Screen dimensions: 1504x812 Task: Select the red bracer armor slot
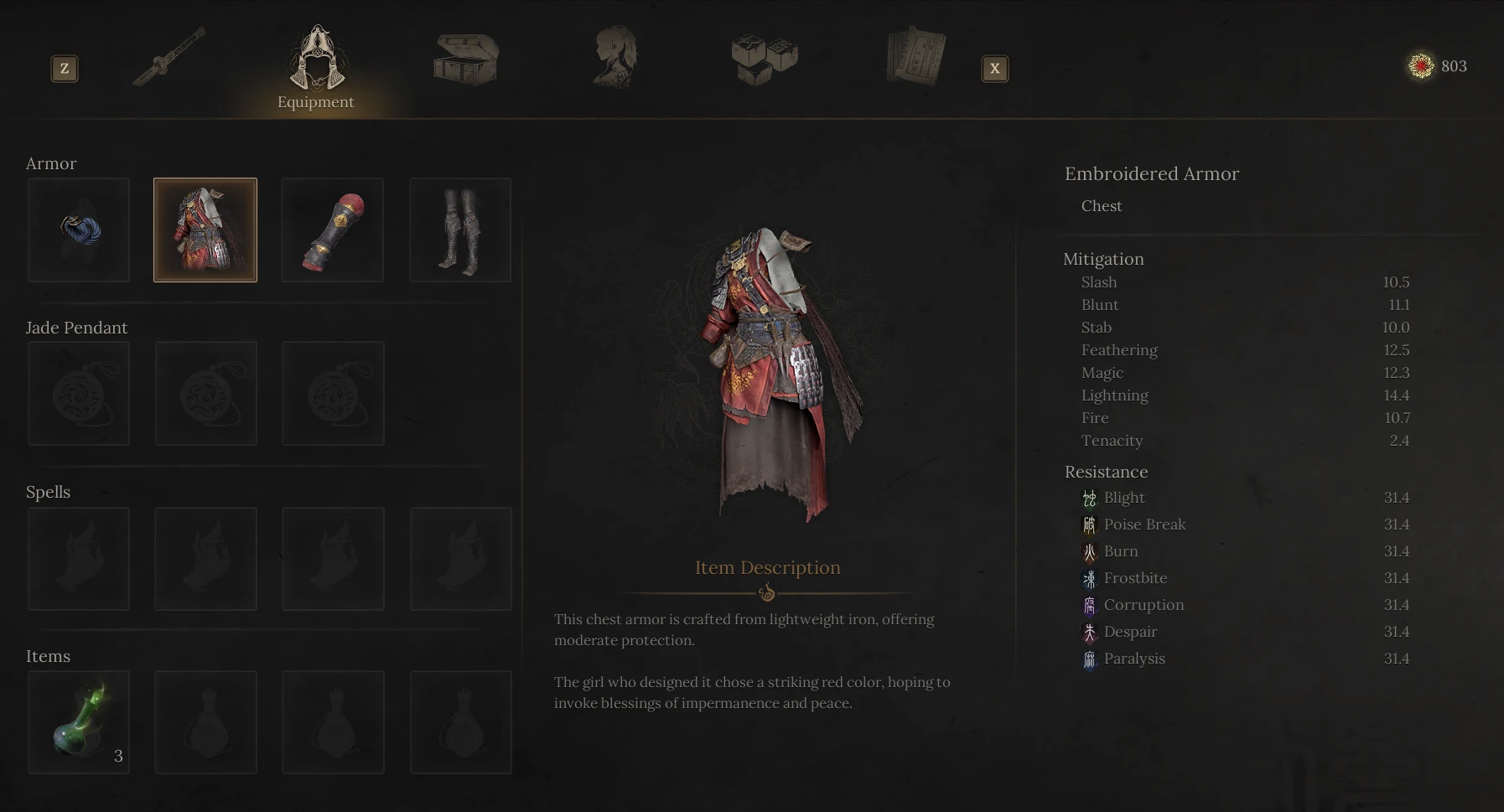click(333, 230)
